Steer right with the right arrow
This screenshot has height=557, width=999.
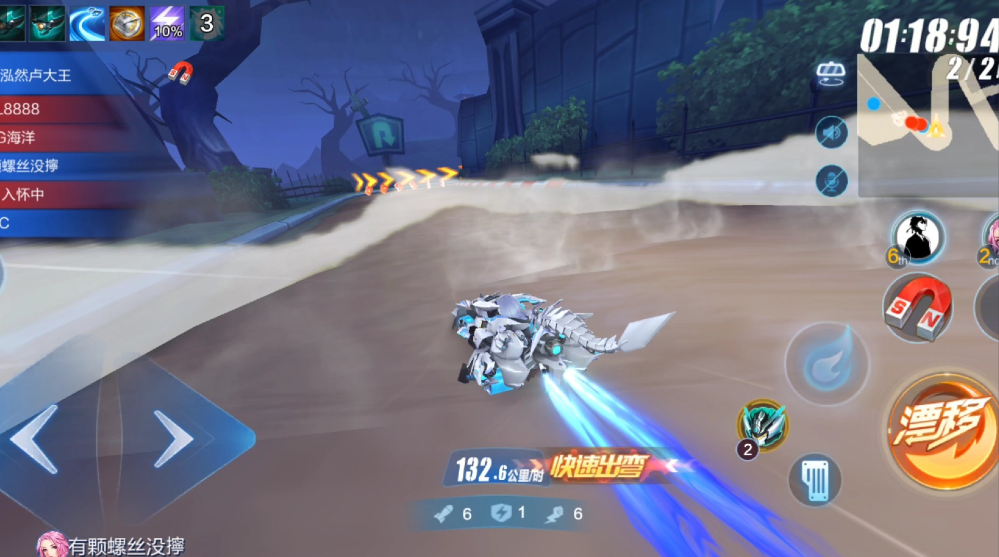tap(174, 439)
